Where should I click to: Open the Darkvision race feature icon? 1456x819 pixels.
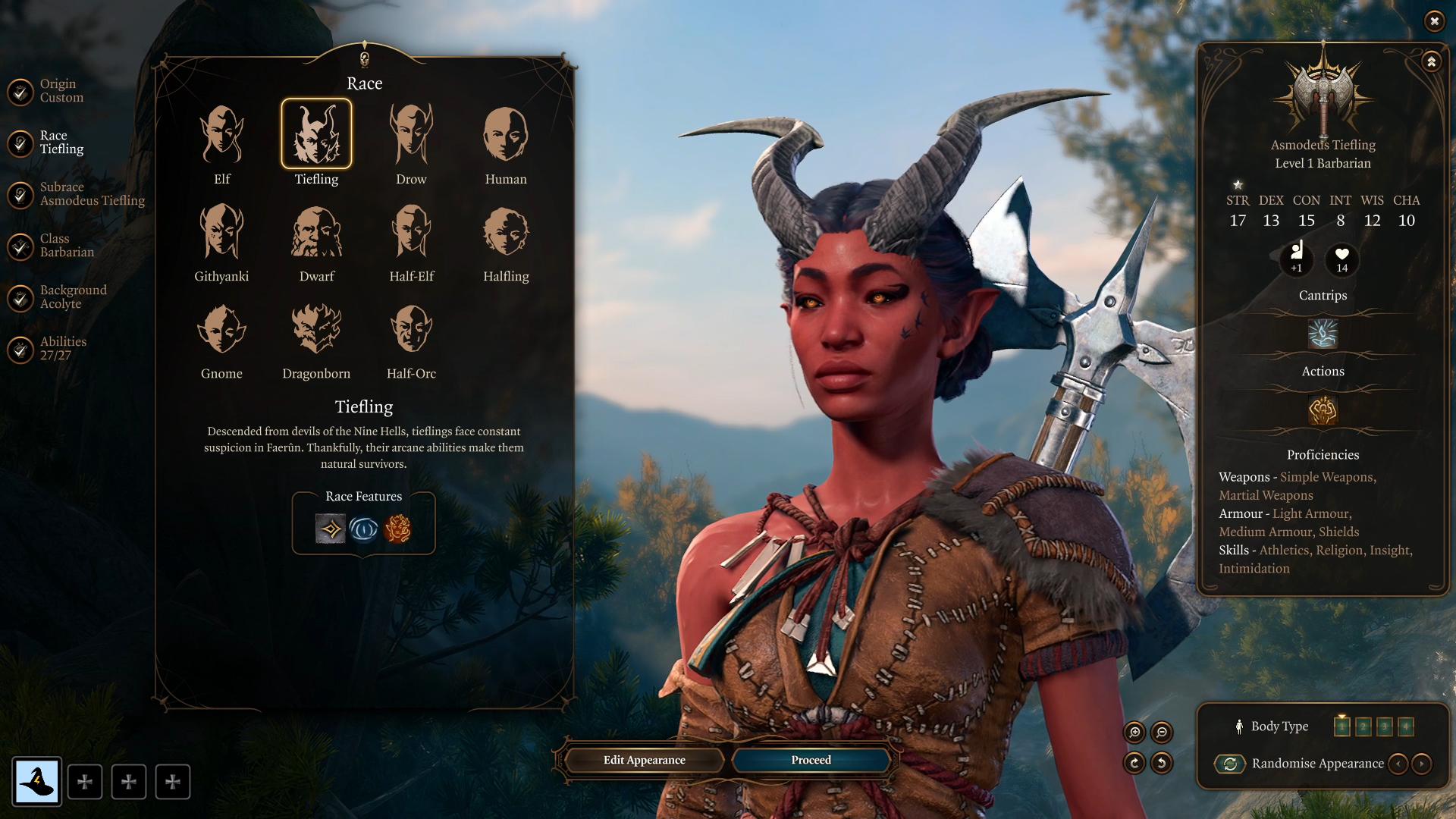click(x=362, y=530)
